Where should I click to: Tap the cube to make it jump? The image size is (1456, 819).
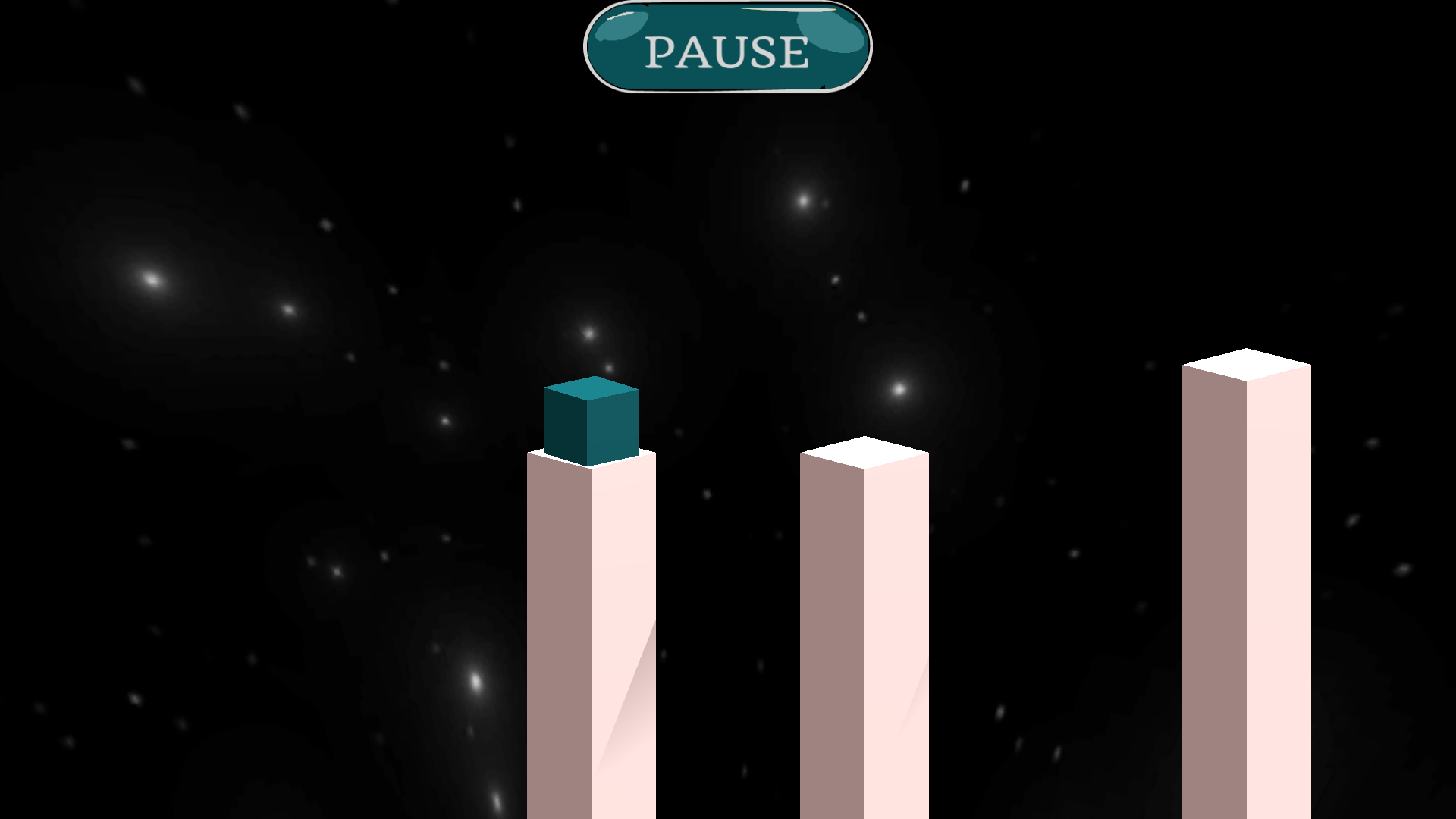(x=591, y=421)
